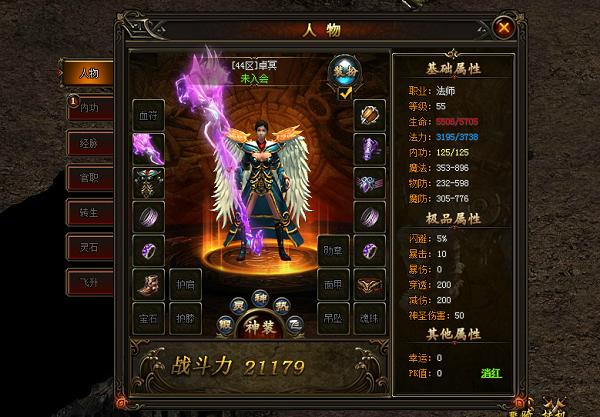
Task: Choose the 面甲 face armor slot
Action: [x=335, y=284]
